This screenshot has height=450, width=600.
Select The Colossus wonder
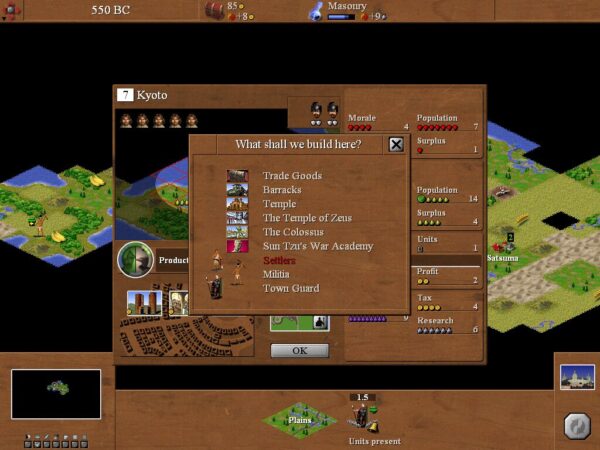293,232
